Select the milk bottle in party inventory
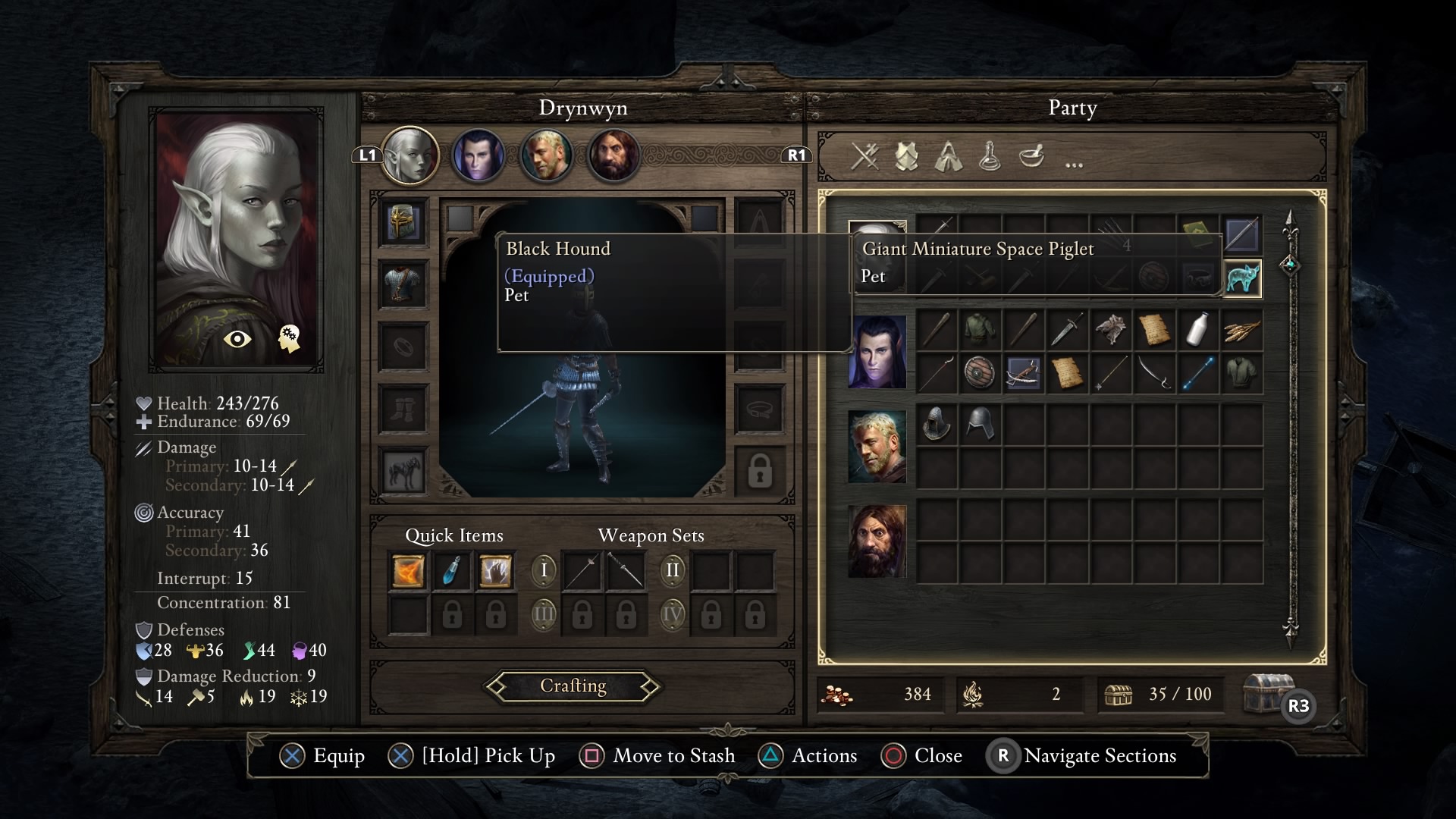 pos(1198,330)
